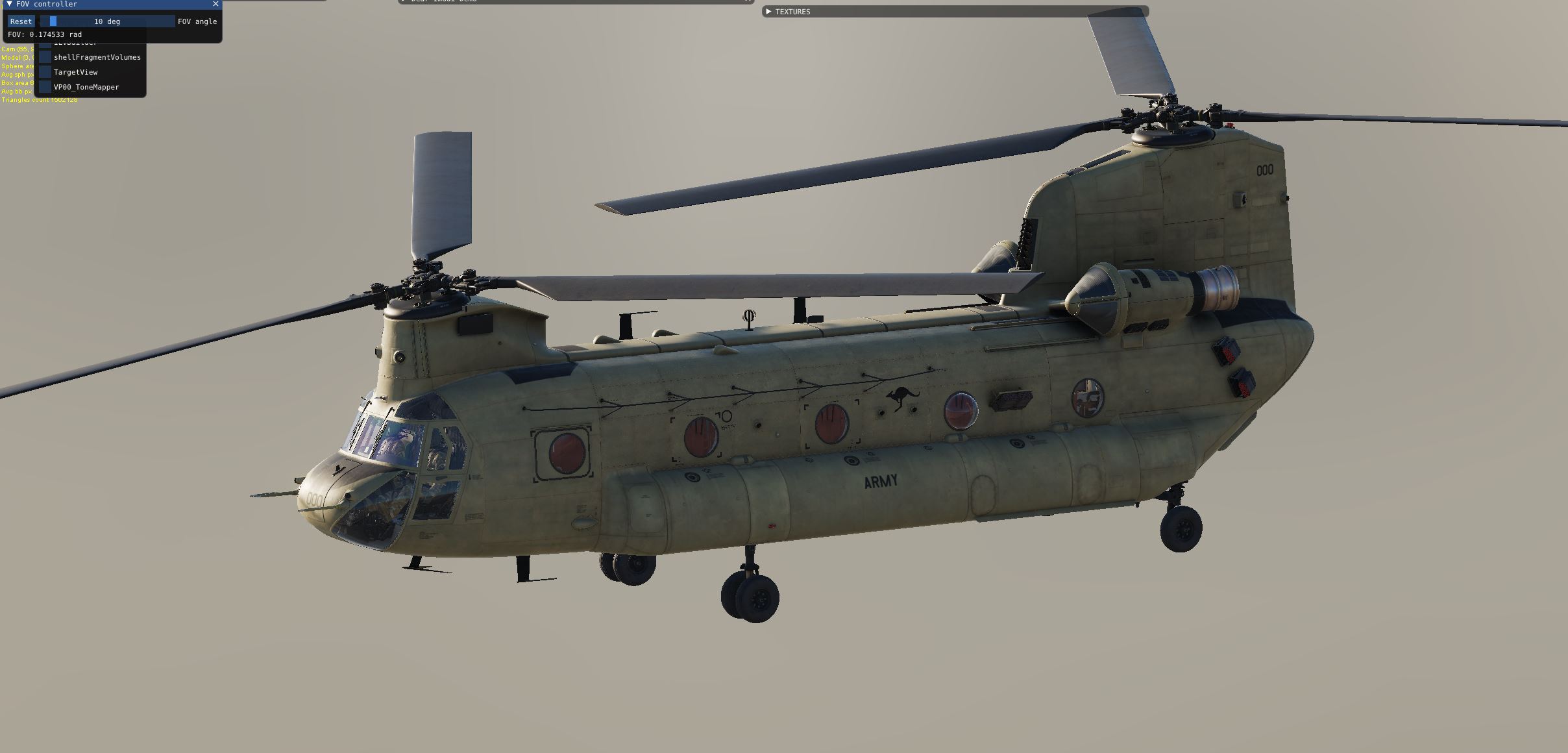Click the checkbox square next to TargetView

tap(45, 72)
